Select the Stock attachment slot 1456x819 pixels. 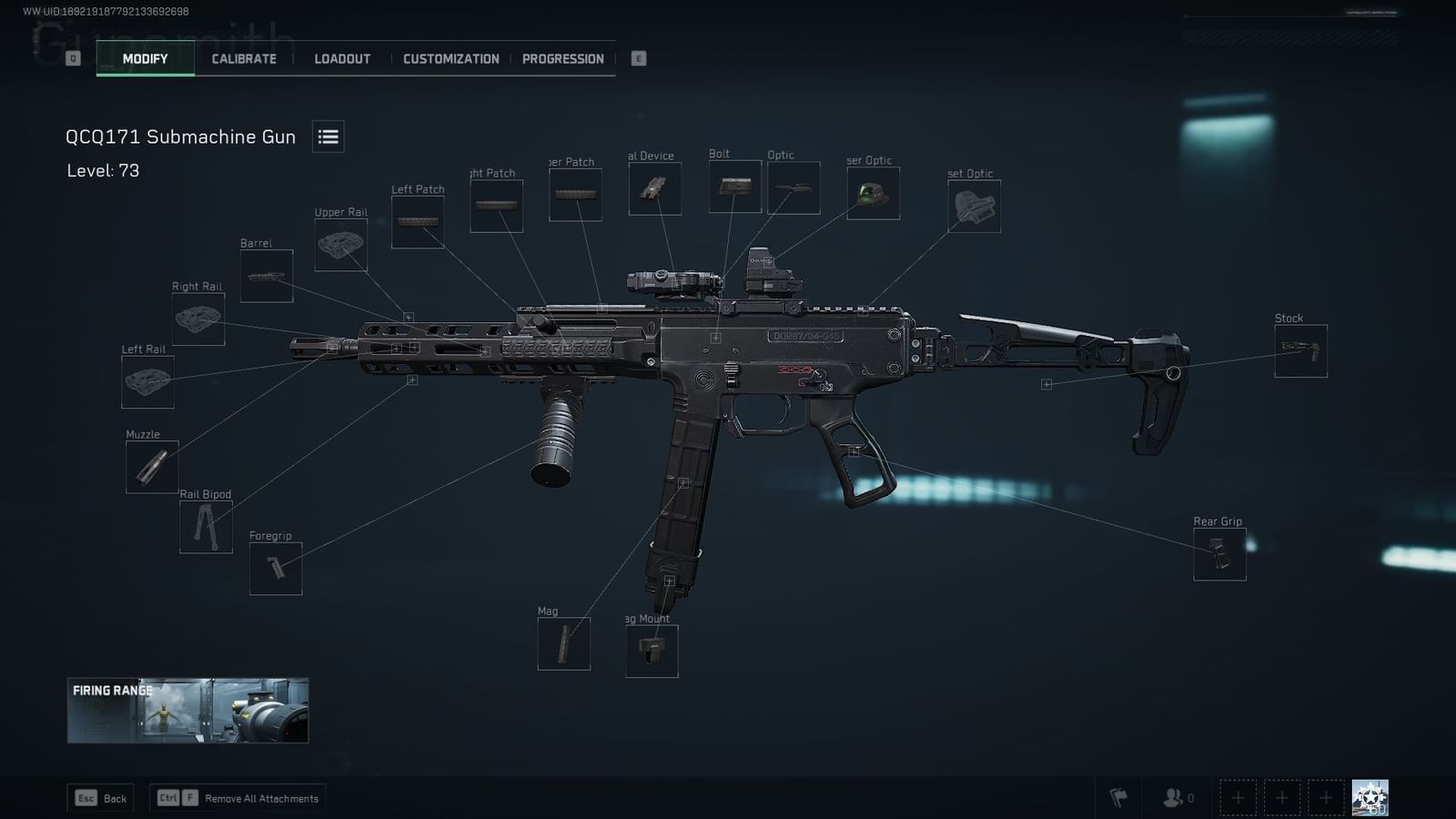(x=1300, y=350)
